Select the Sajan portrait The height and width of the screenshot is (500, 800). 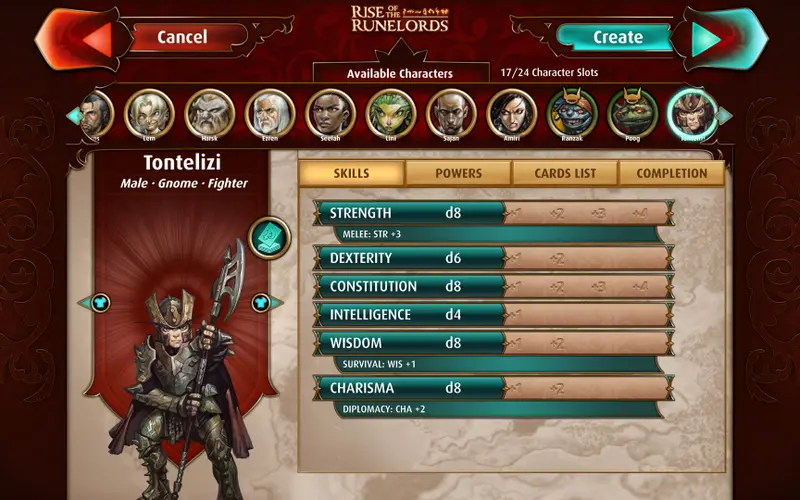[451, 113]
